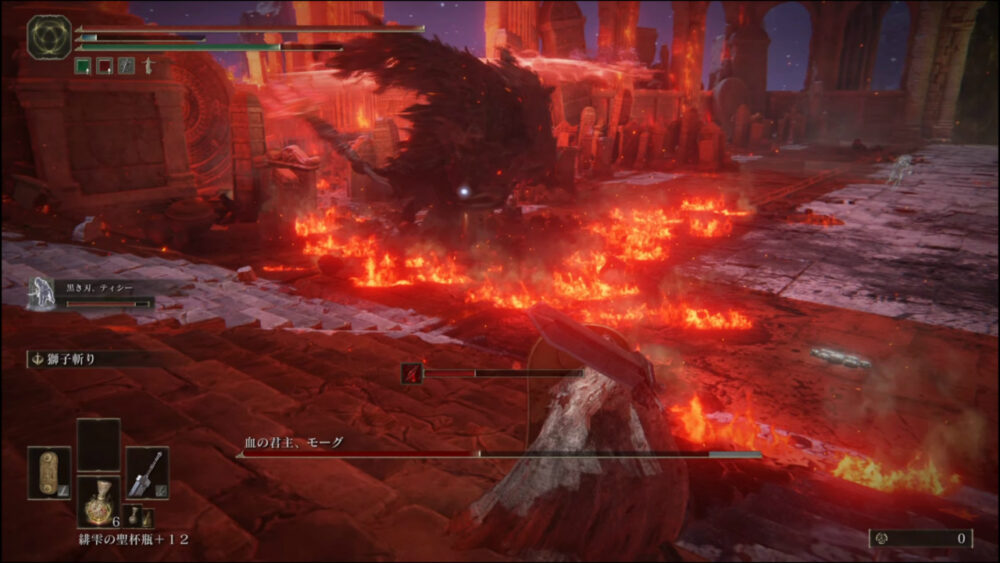Inspect the red buff status icon
1000x563 pixels.
pos(104,66)
